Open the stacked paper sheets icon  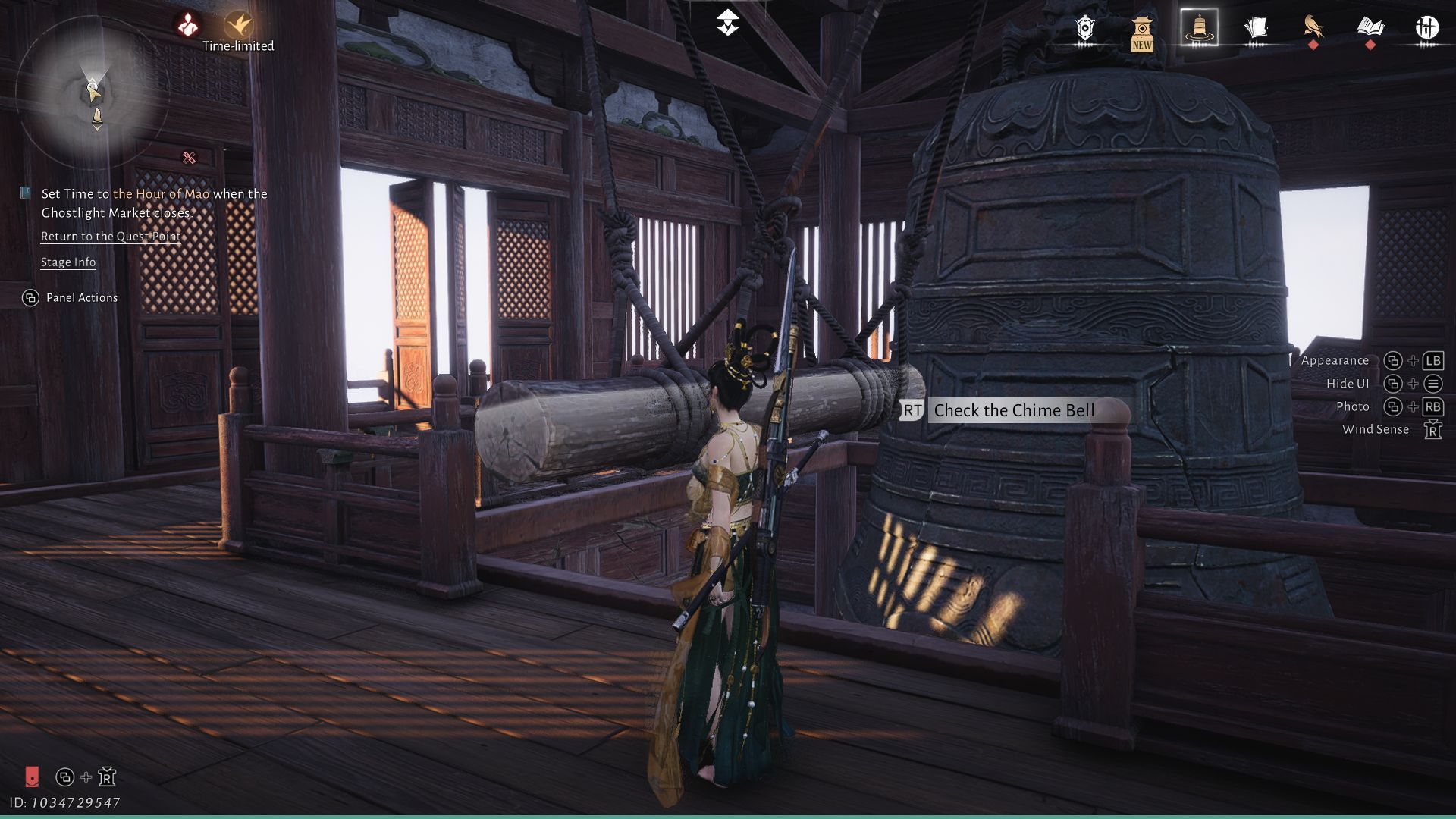tap(1256, 29)
